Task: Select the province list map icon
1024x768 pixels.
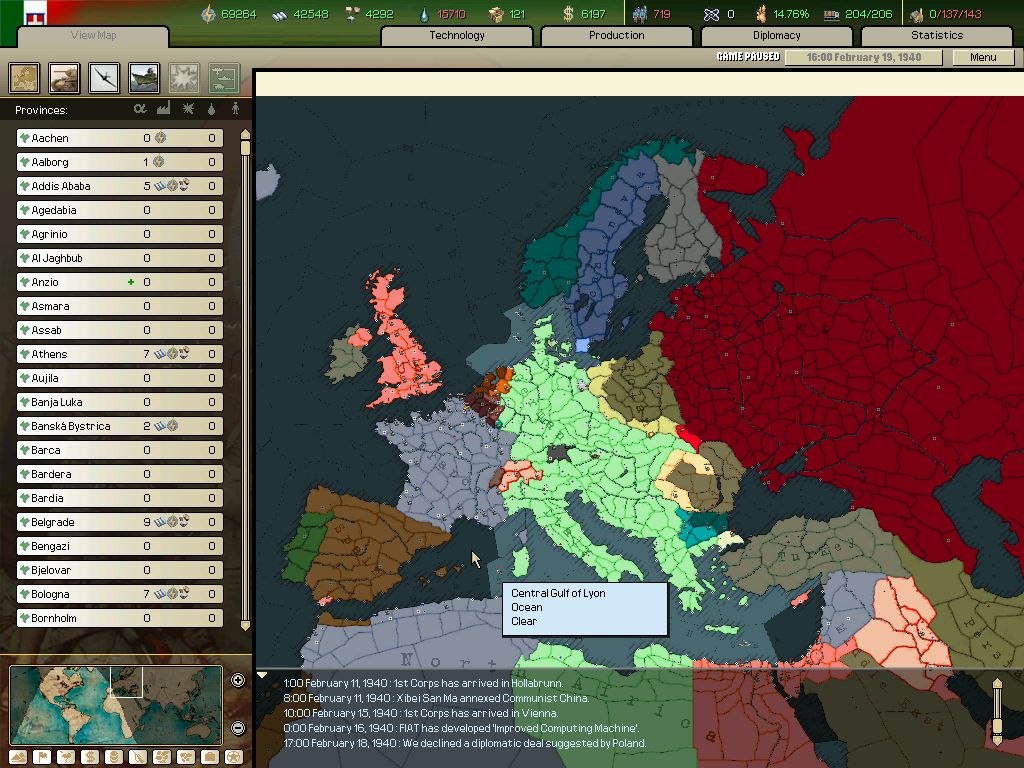Action: point(25,77)
